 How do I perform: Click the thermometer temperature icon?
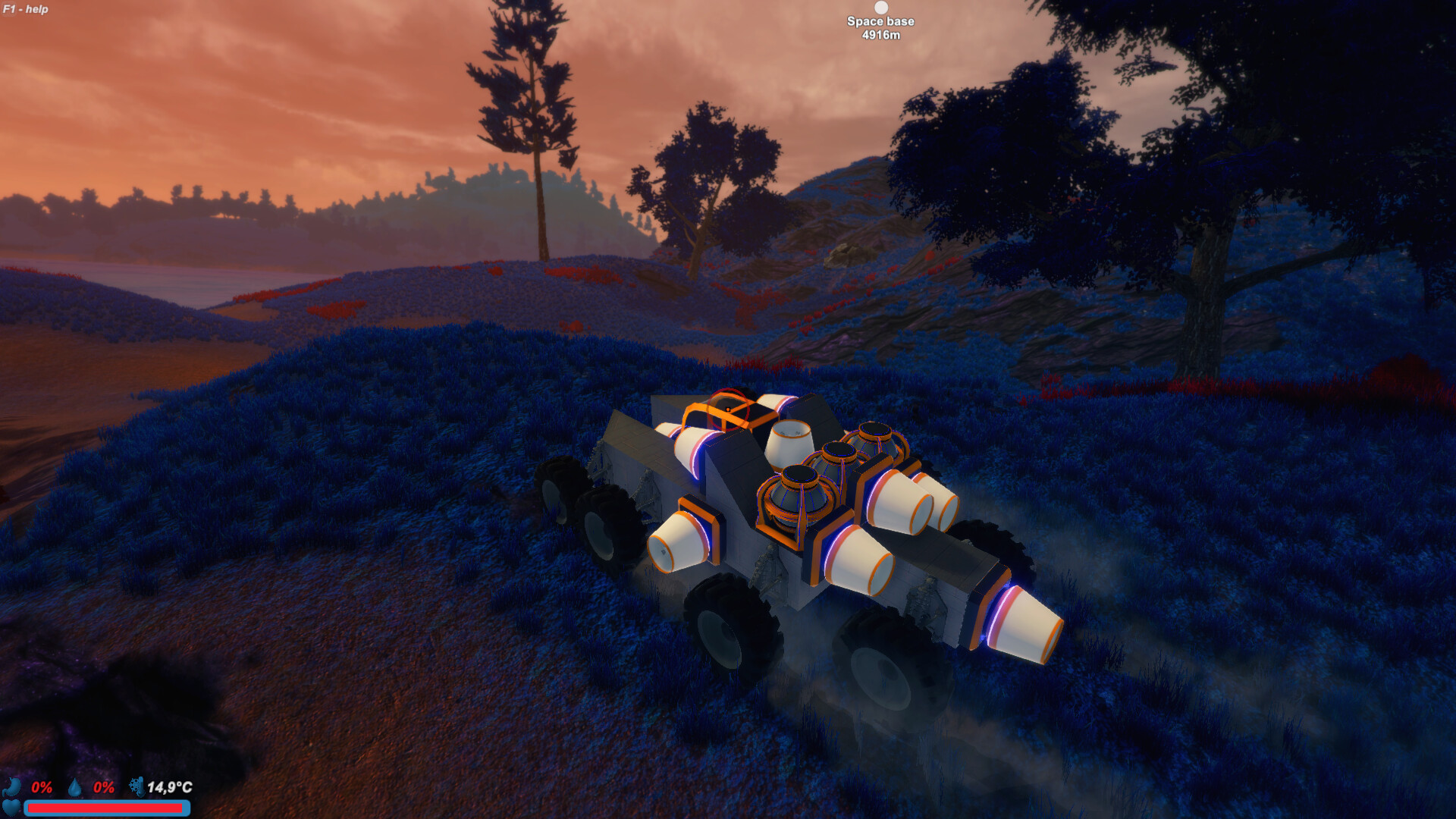(x=143, y=787)
